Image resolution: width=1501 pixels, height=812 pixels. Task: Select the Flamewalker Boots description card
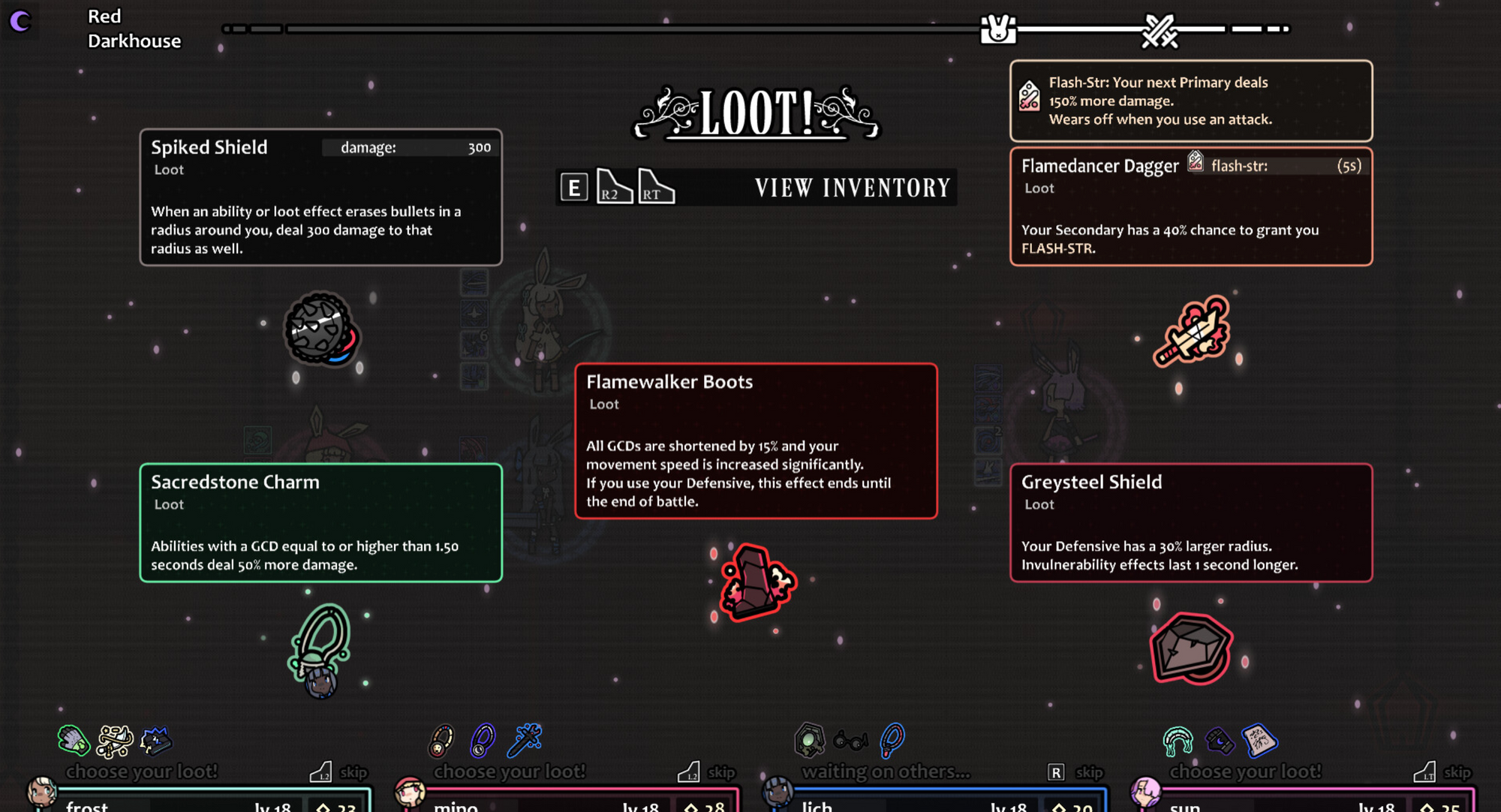coord(756,441)
